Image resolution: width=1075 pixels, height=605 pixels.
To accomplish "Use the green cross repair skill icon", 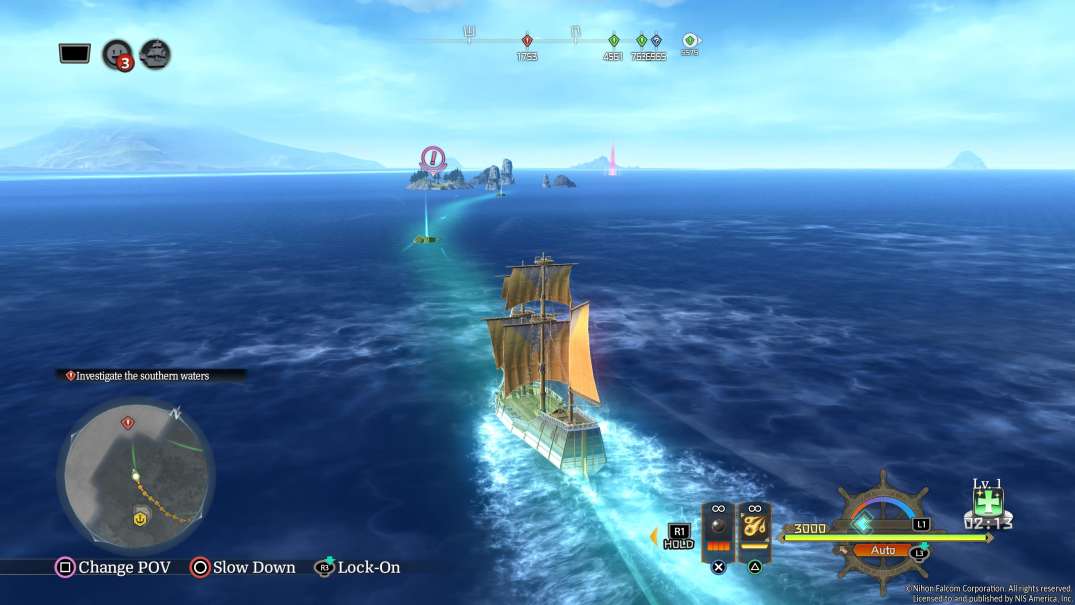I will 987,503.
